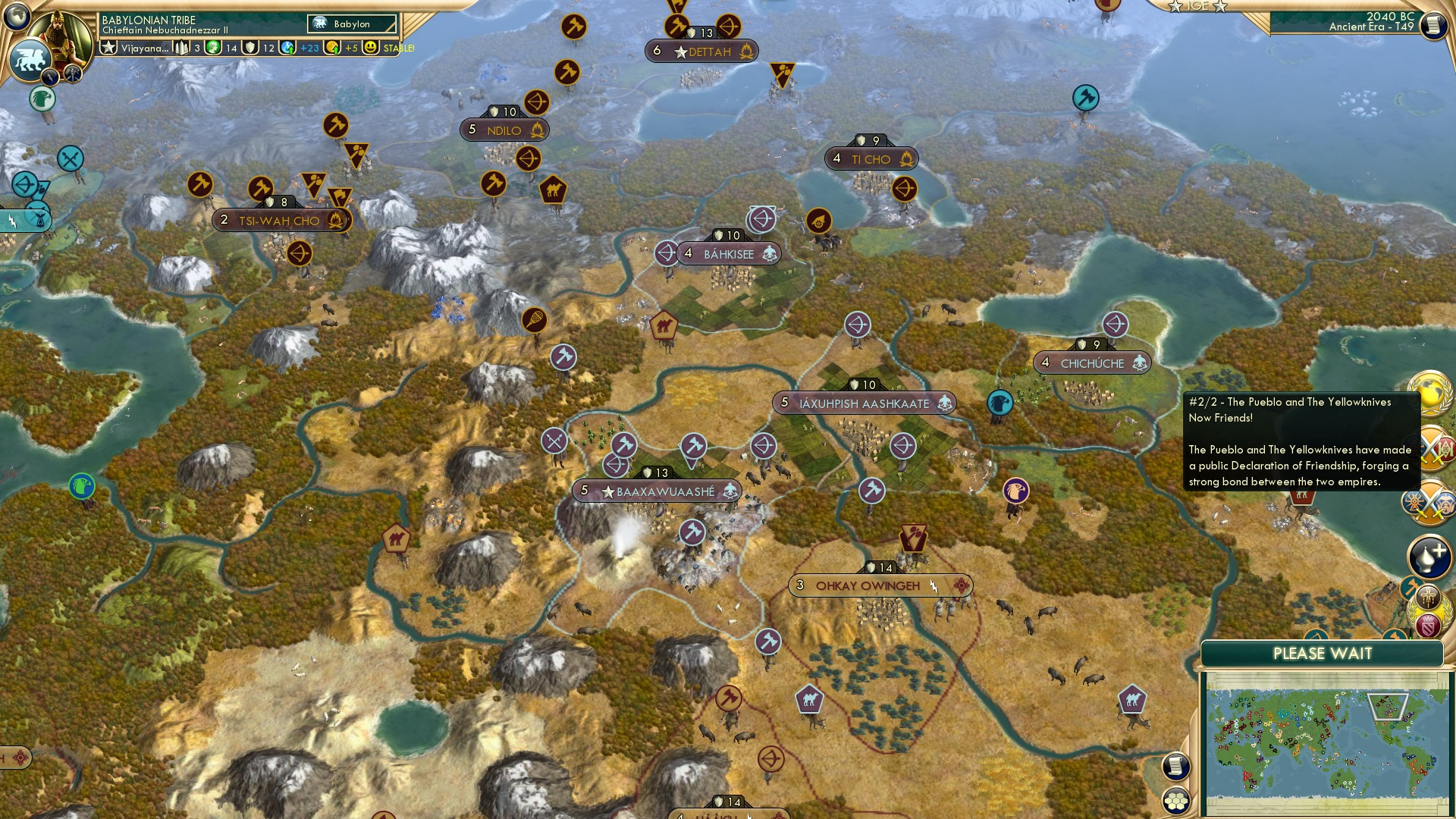Click the shield crest notification on minimap edge
1456x819 pixels.
point(1429,623)
